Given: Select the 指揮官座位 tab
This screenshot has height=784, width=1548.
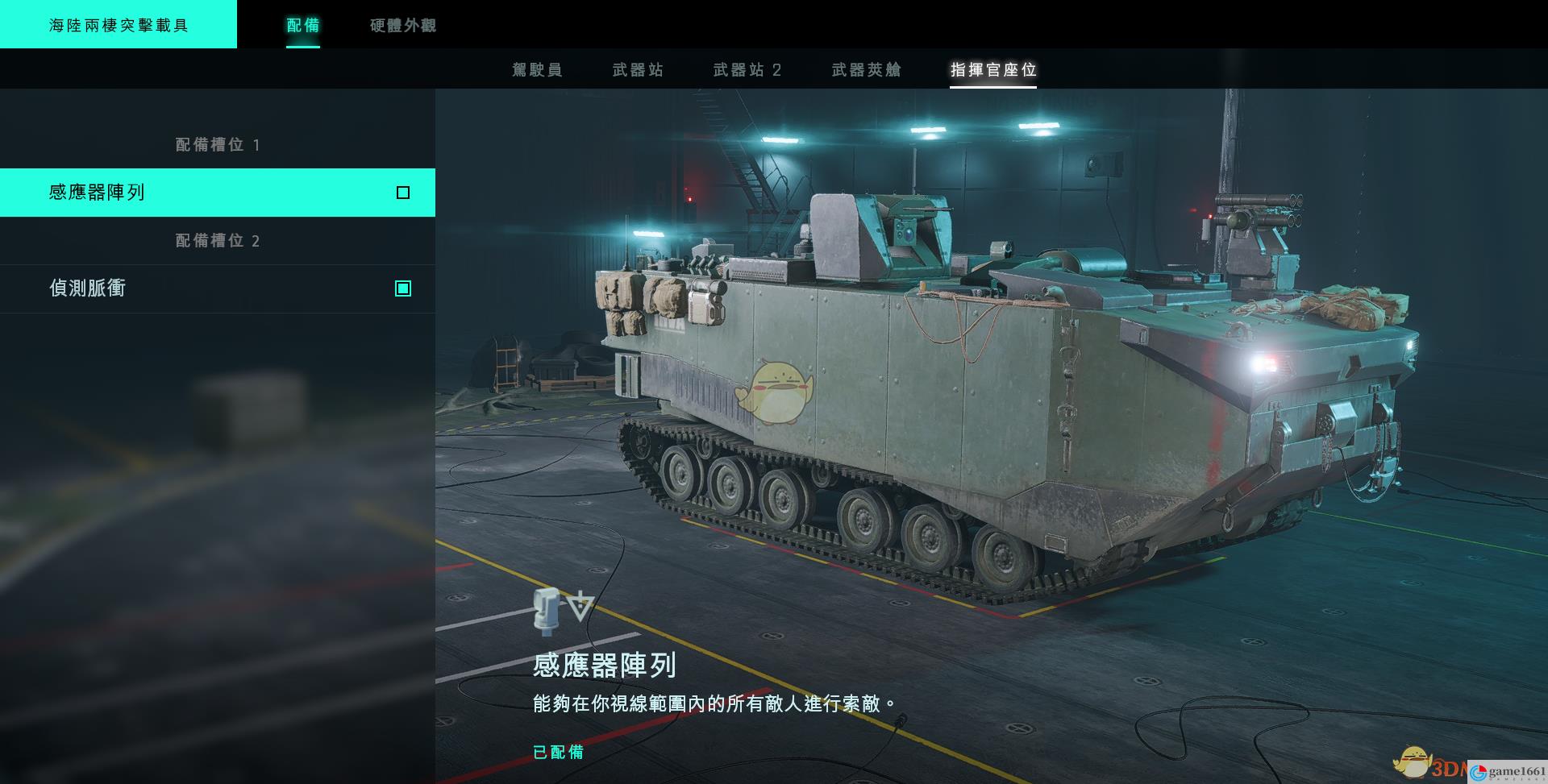Looking at the screenshot, I should coord(992,70).
